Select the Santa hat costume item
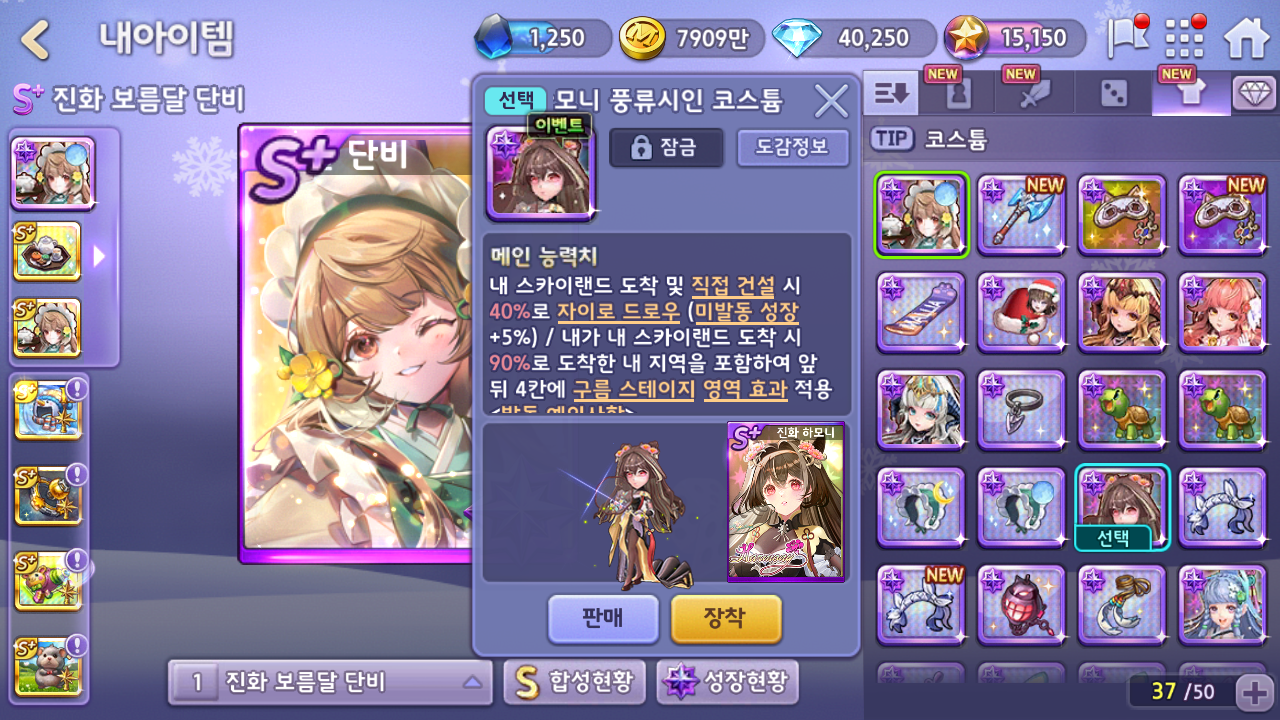1280x720 pixels. click(x=1021, y=312)
